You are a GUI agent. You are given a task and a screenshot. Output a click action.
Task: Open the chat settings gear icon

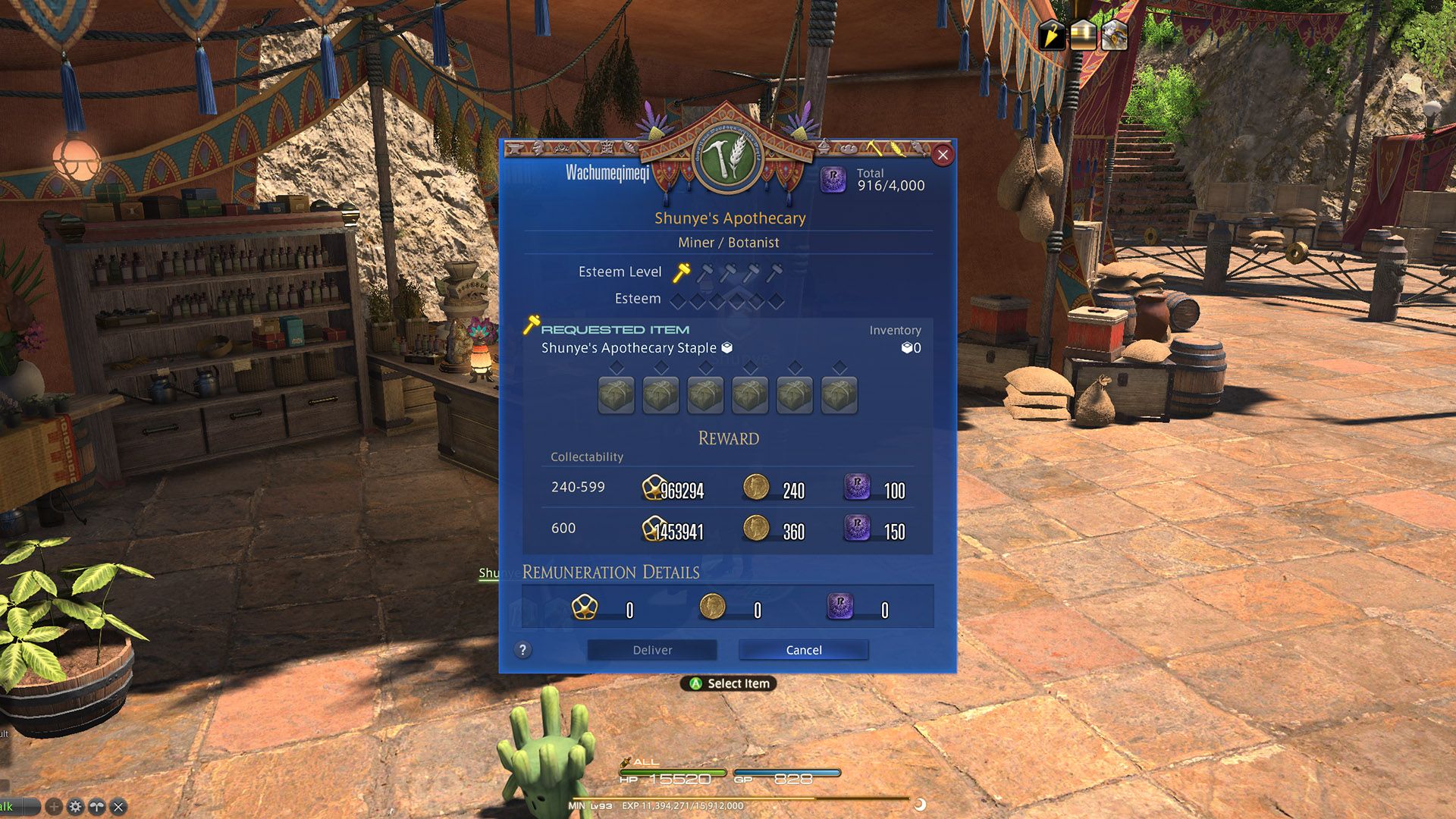(76, 807)
